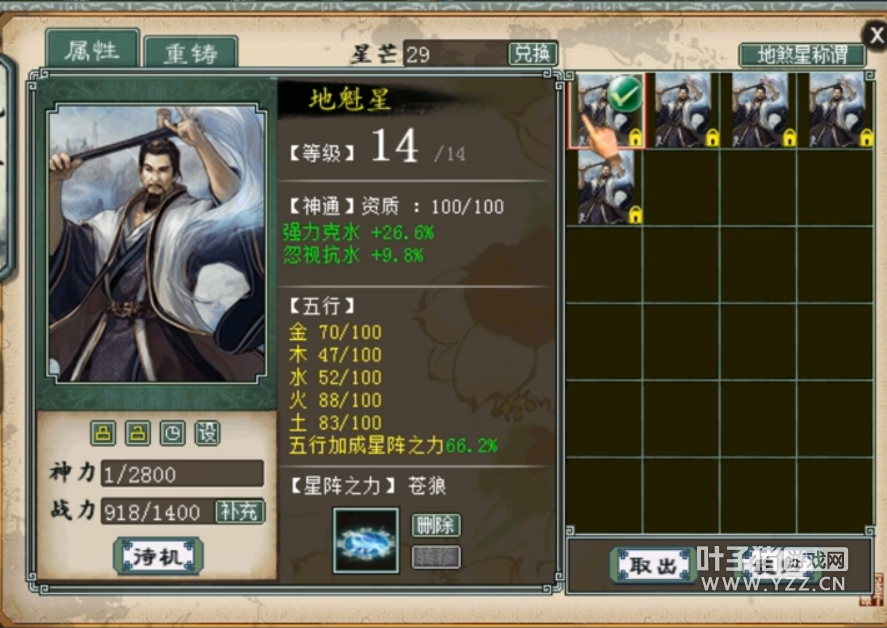Click the 补充 button beside 战力
Image resolution: width=887 pixels, height=628 pixels.
click(x=240, y=511)
